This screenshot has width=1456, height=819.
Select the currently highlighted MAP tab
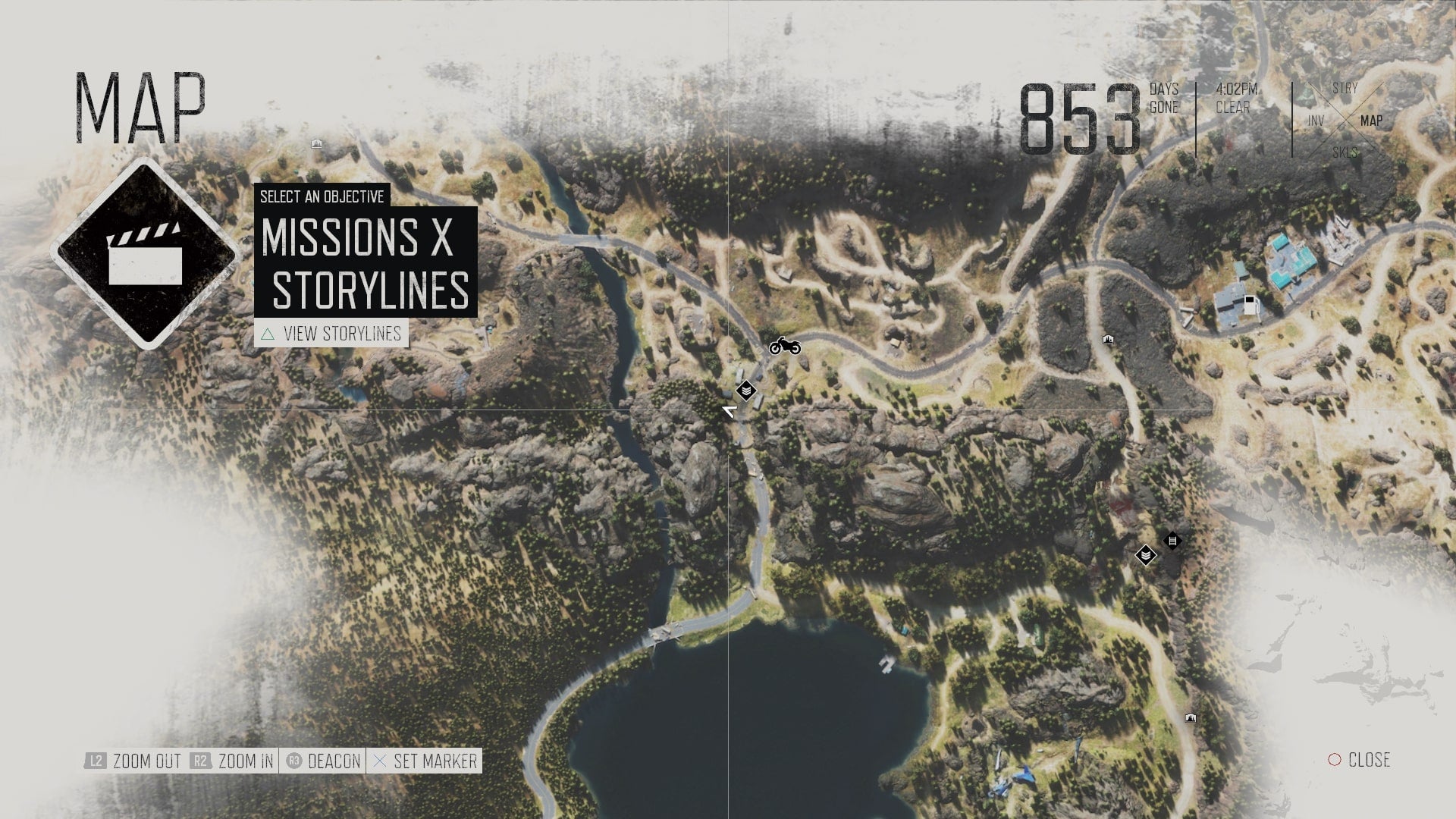1373,119
